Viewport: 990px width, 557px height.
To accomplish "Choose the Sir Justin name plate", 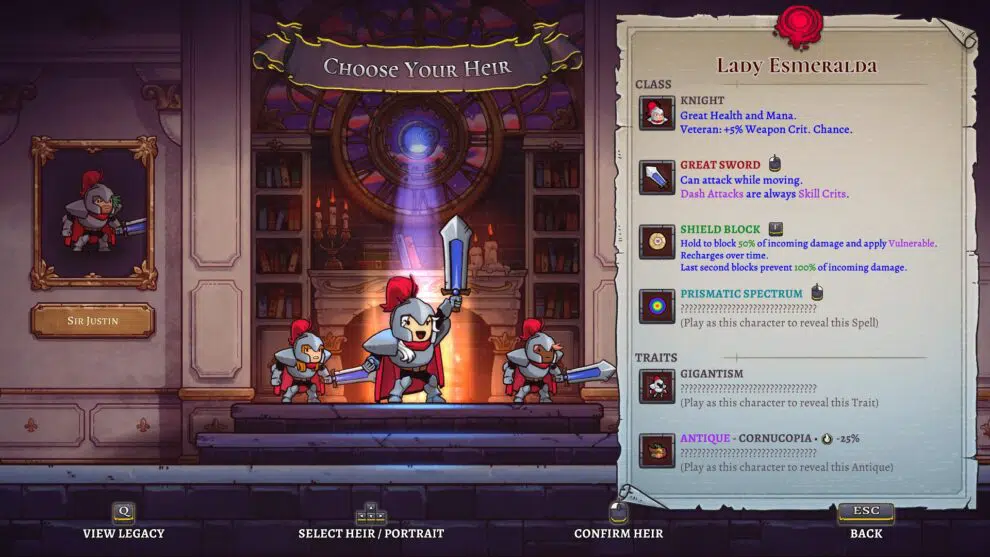I will (x=93, y=321).
